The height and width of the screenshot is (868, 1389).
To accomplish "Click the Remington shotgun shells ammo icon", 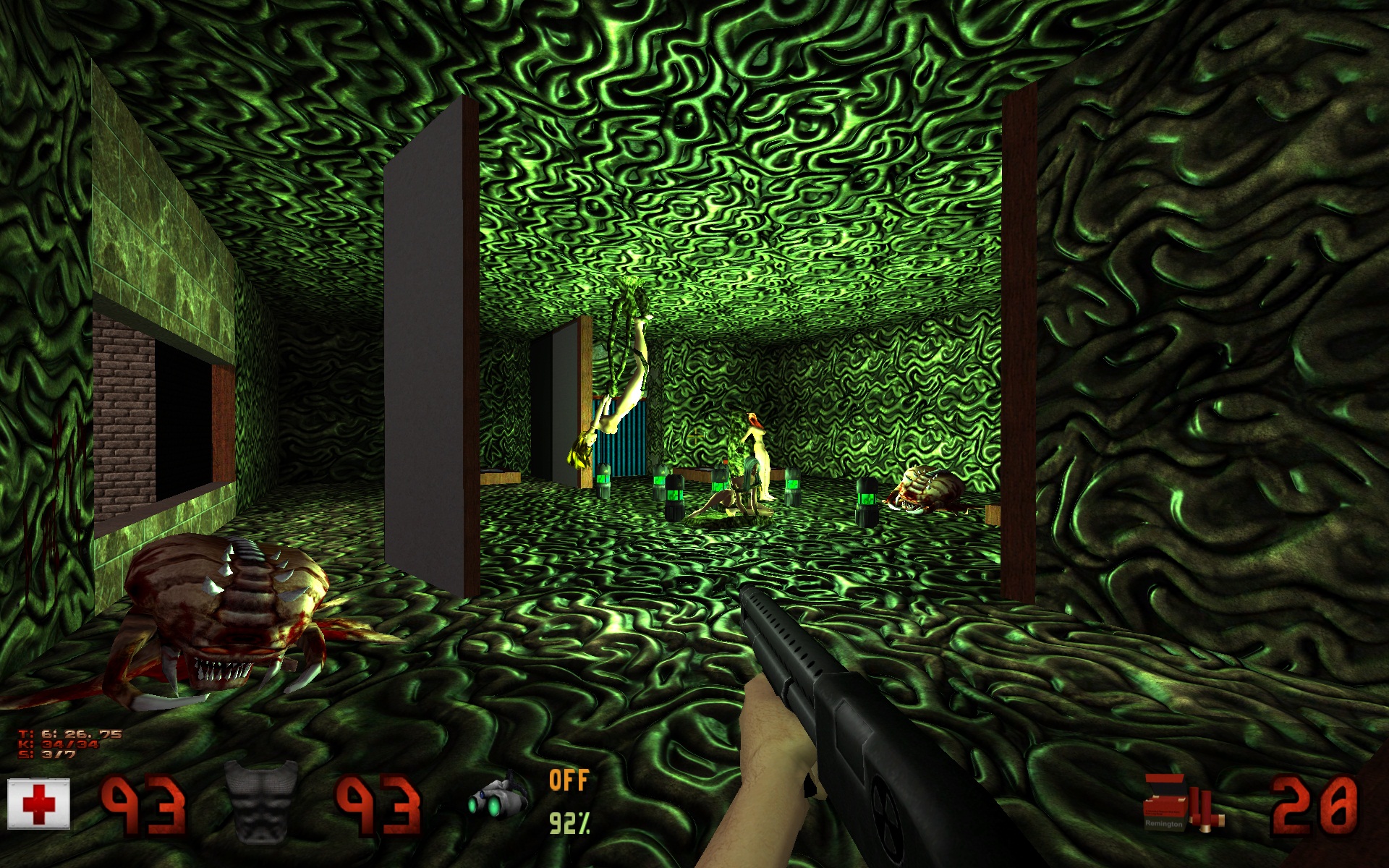I will pos(1182,801).
